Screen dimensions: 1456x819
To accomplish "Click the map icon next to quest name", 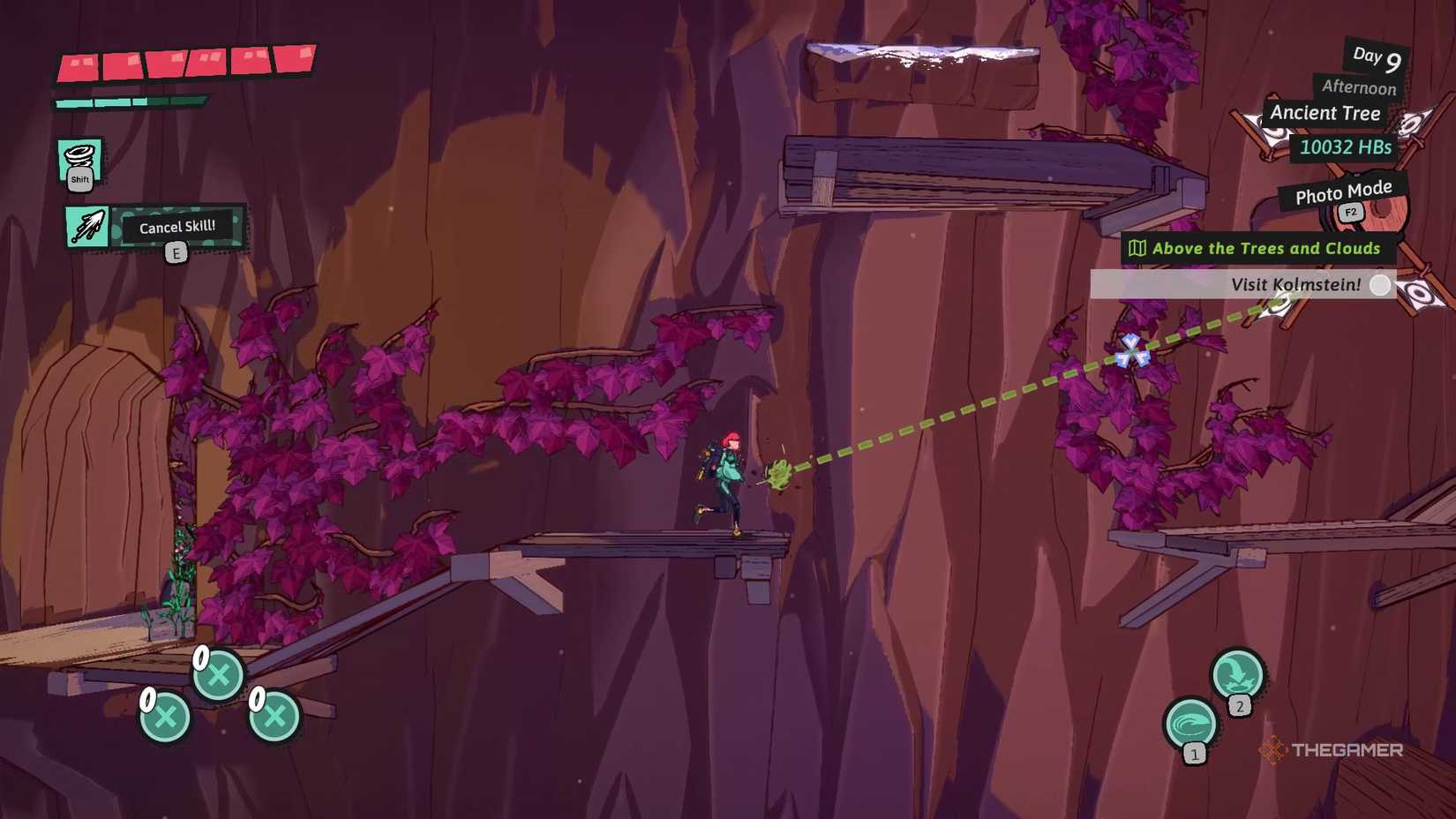I will pos(1138,249).
